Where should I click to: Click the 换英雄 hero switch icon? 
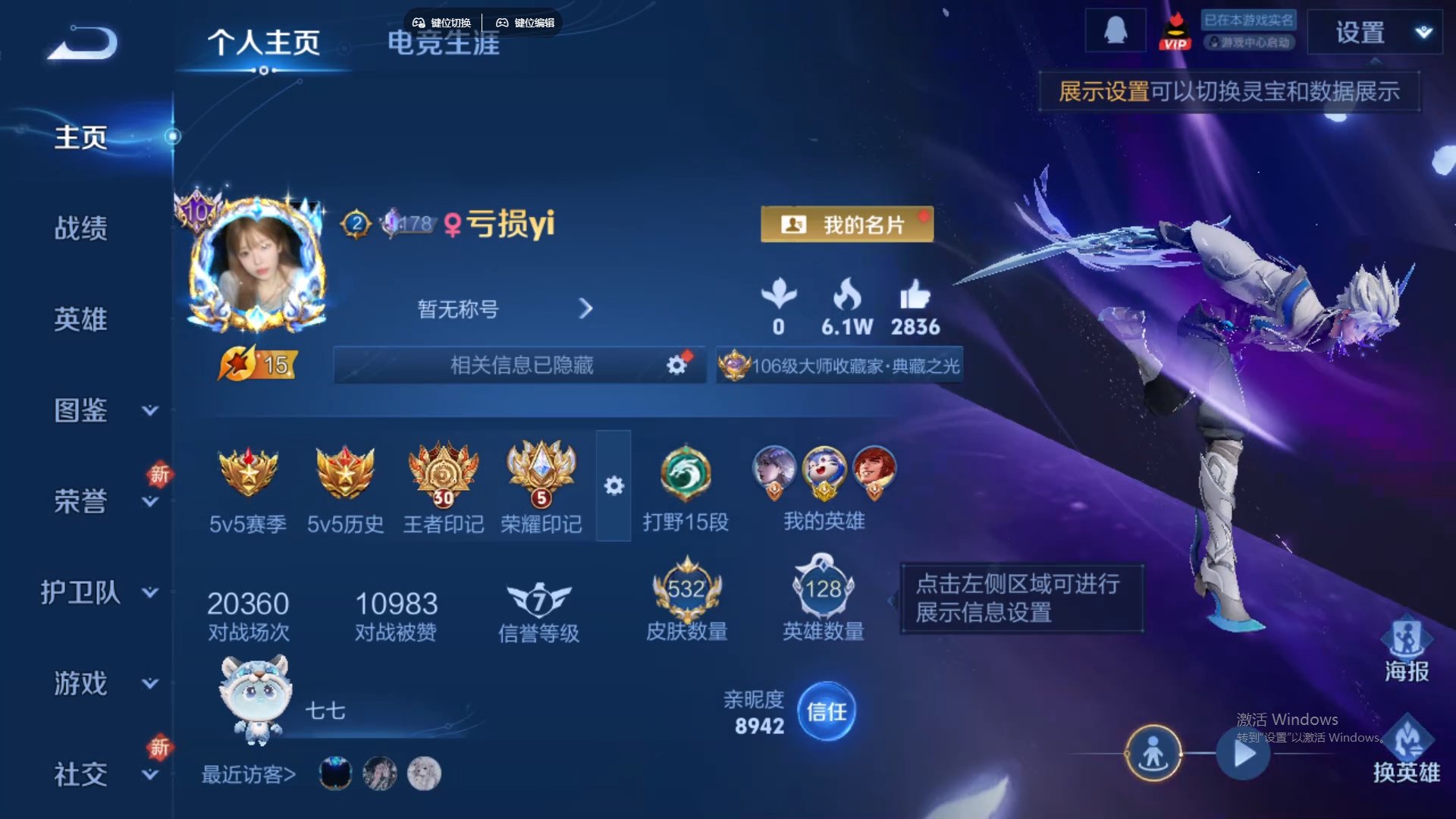tap(1407, 751)
